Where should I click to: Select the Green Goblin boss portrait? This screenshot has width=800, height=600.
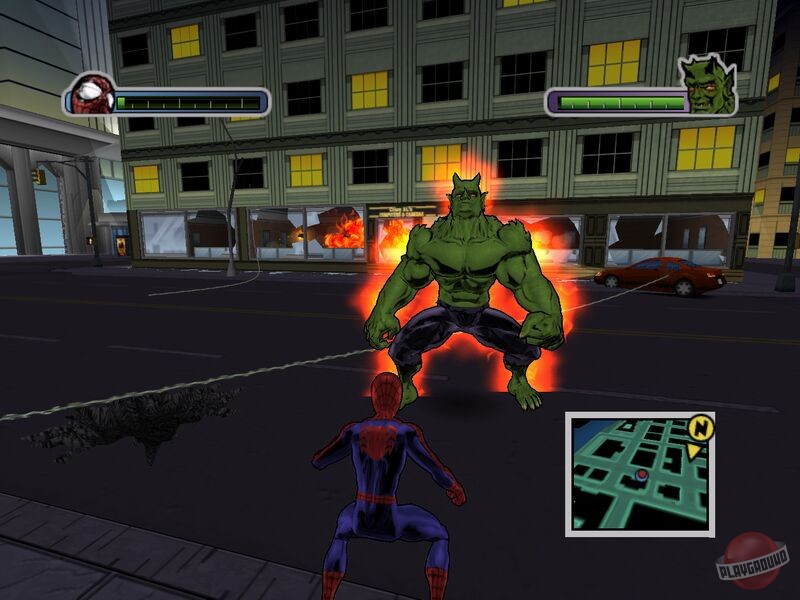click(707, 83)
